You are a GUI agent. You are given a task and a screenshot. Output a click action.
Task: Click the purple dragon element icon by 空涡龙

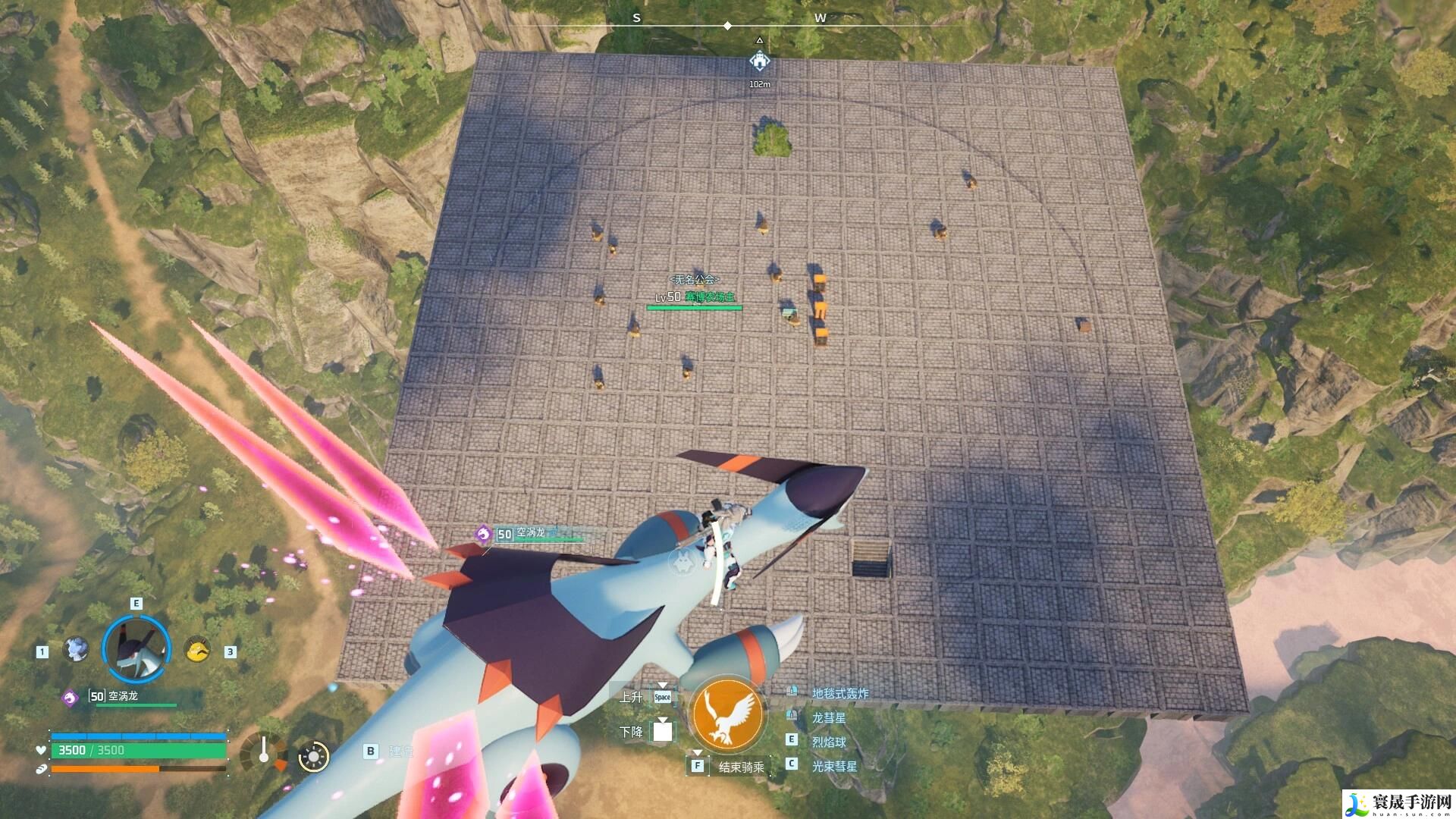pos(70,697)
